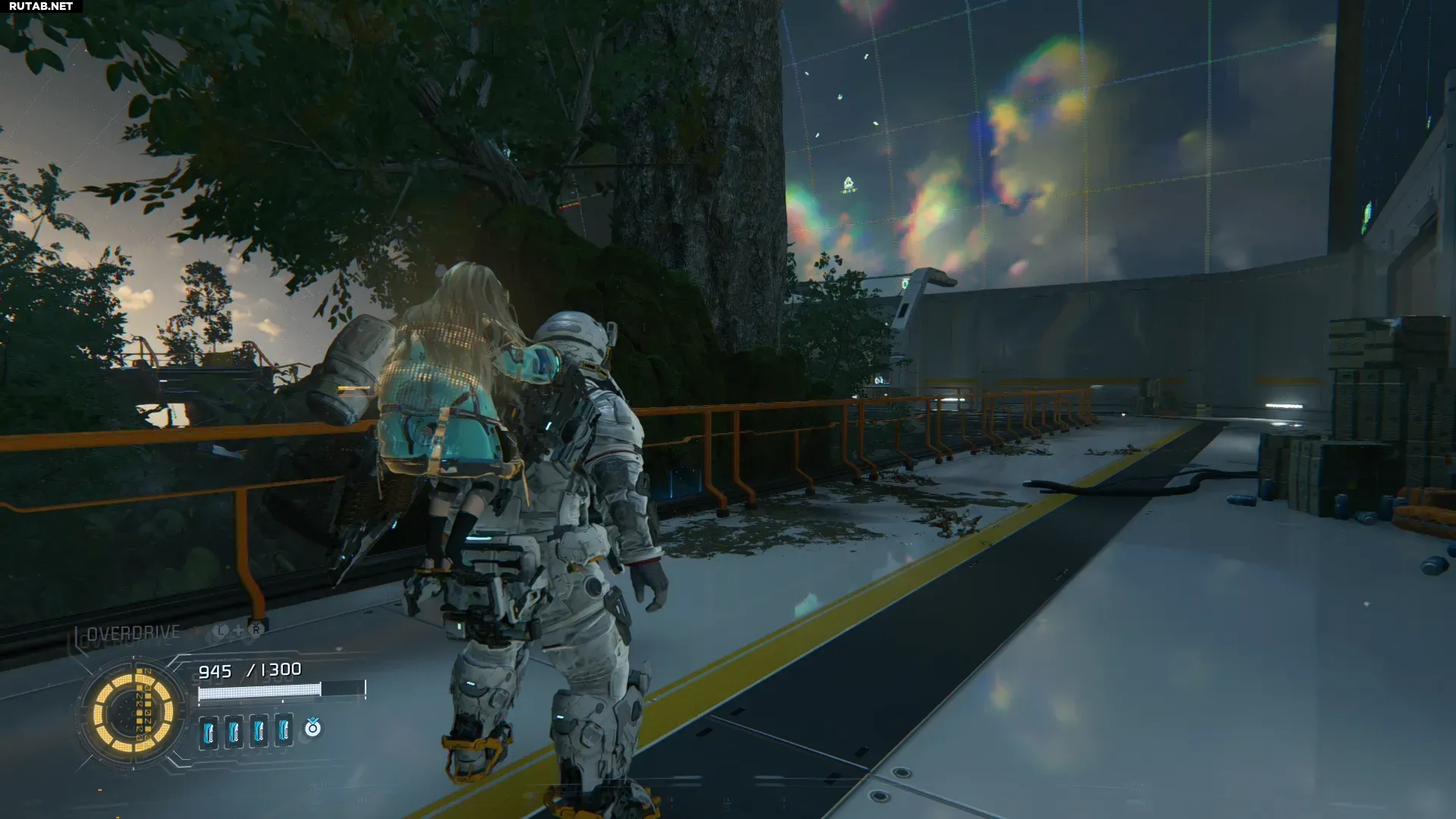
Task: Select the white ring icon beside the cartridges
Action: (312, 728)
